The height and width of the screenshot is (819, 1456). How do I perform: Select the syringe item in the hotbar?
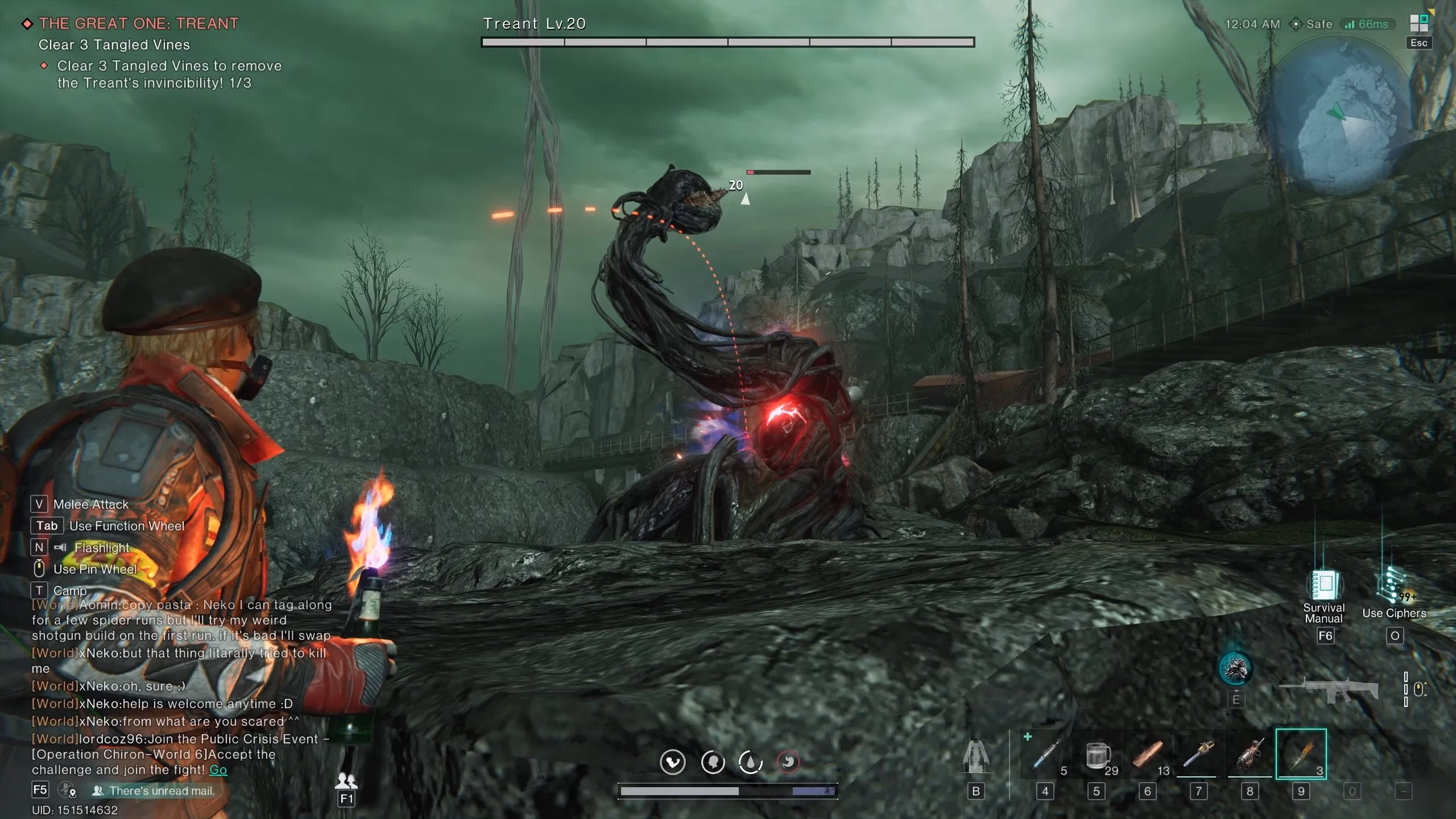pos(1045,755)
